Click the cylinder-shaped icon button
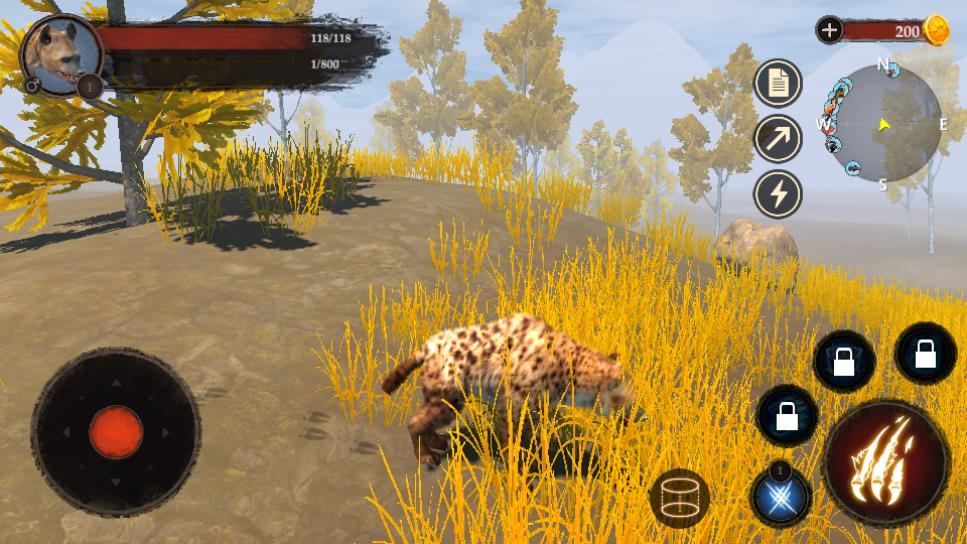The width and height of the screenshot is (967, 544). 679,497
